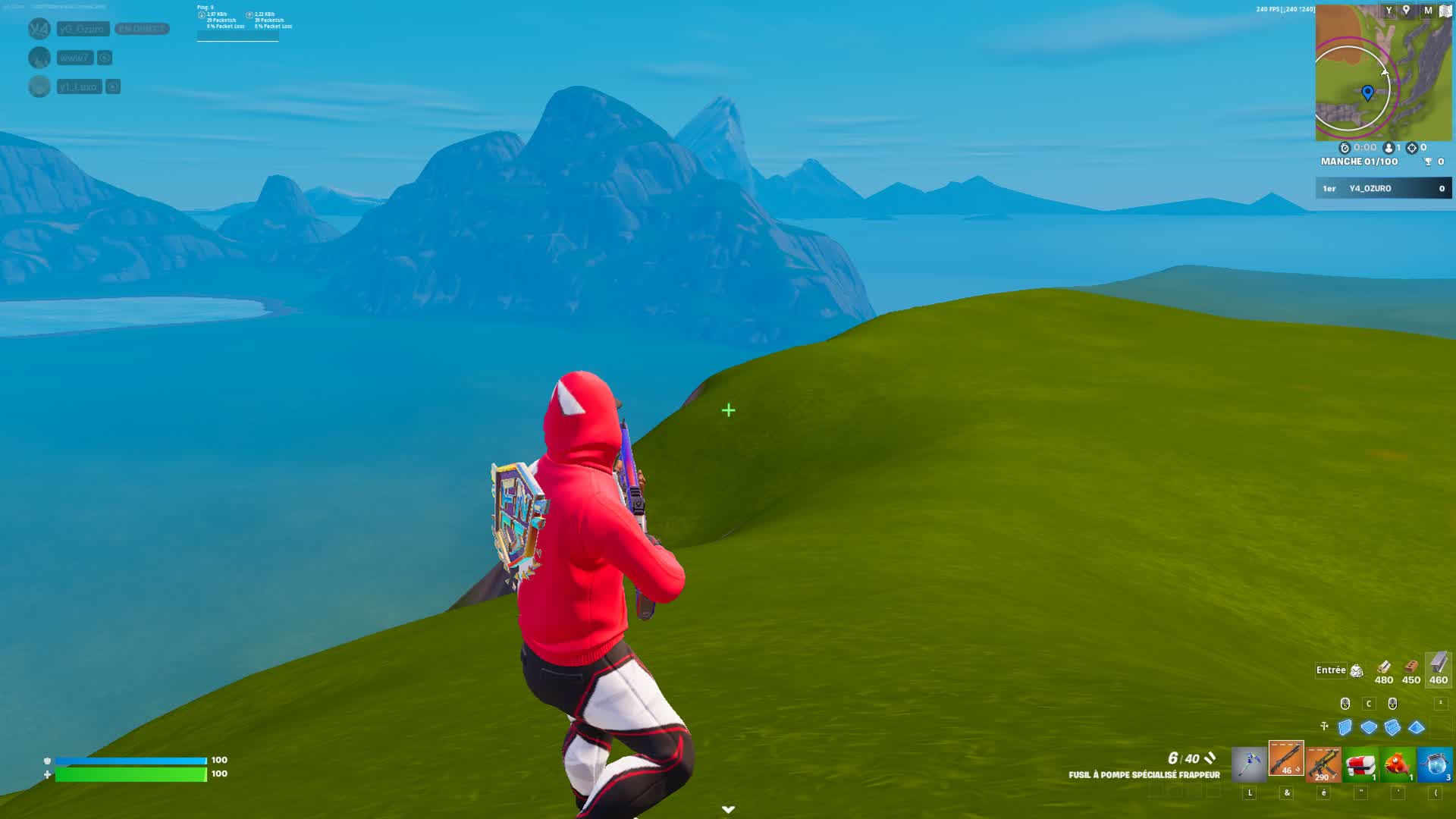Select the pickaxe in the hotbar

point(1249,764)
